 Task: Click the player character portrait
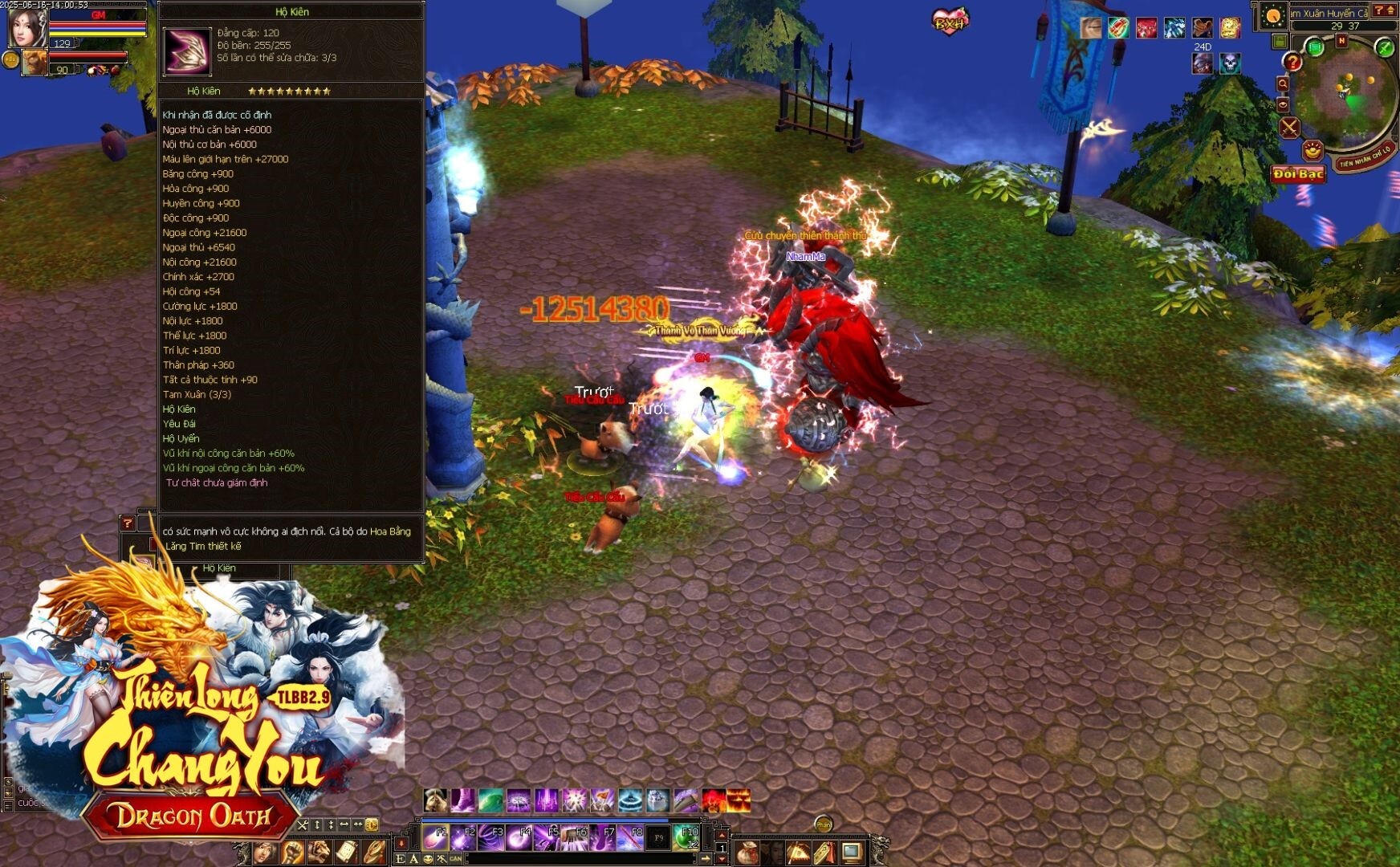pyautogui.click(x=26, y=26)
